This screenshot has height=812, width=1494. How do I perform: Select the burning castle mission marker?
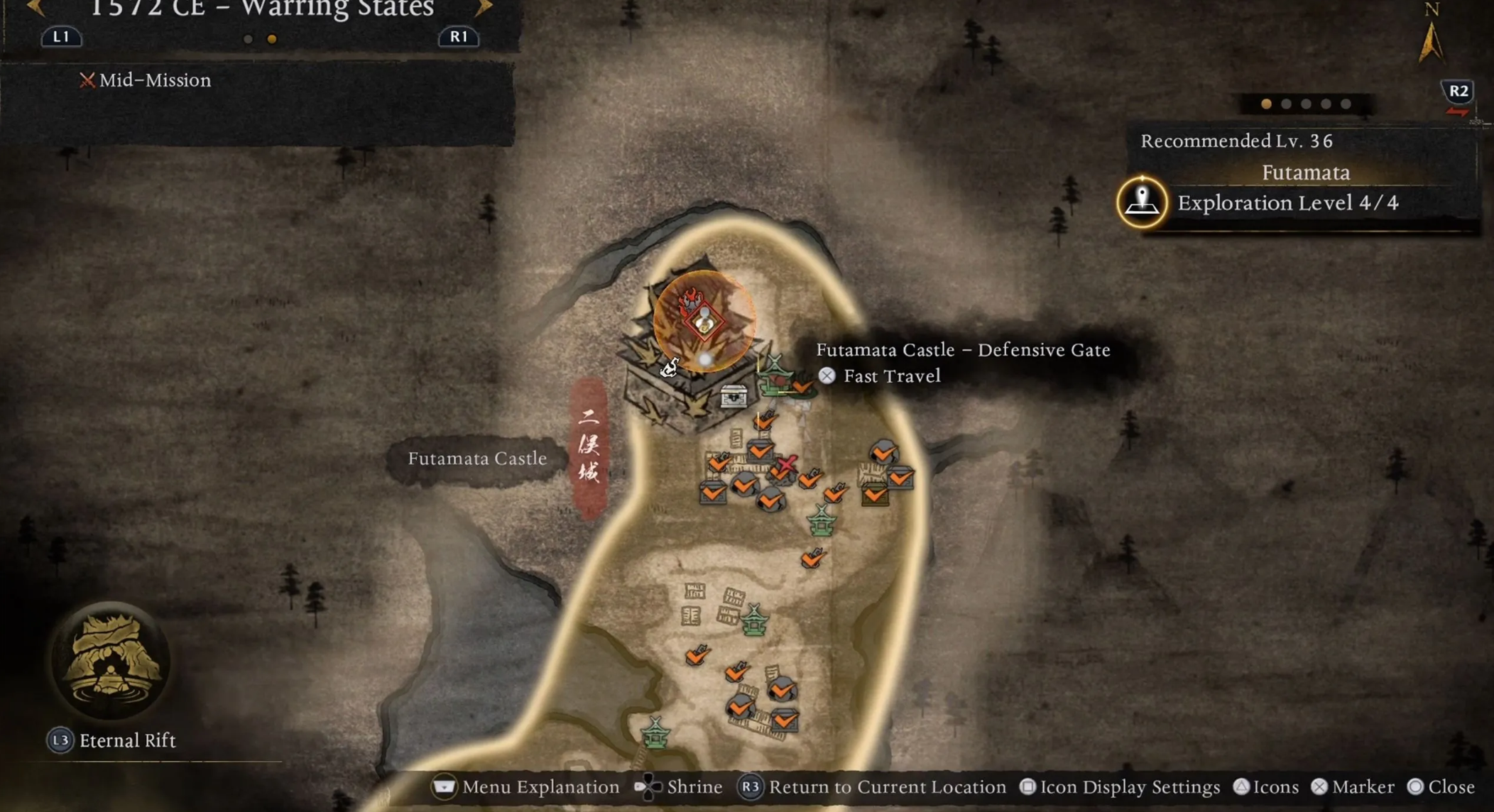(x=703, y=321)
